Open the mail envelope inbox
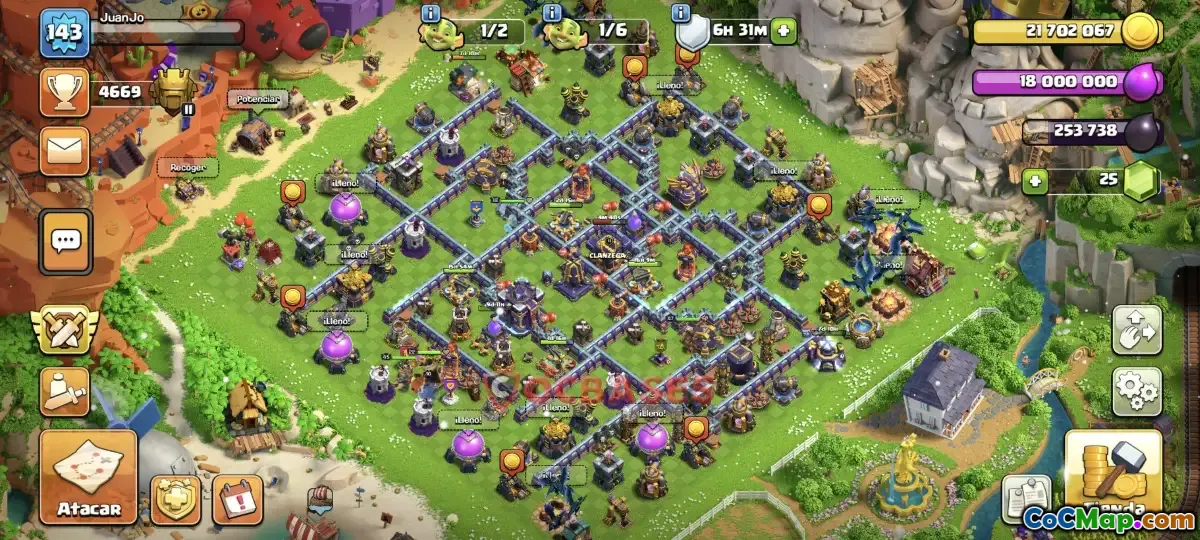 click(x=64, y=150)
